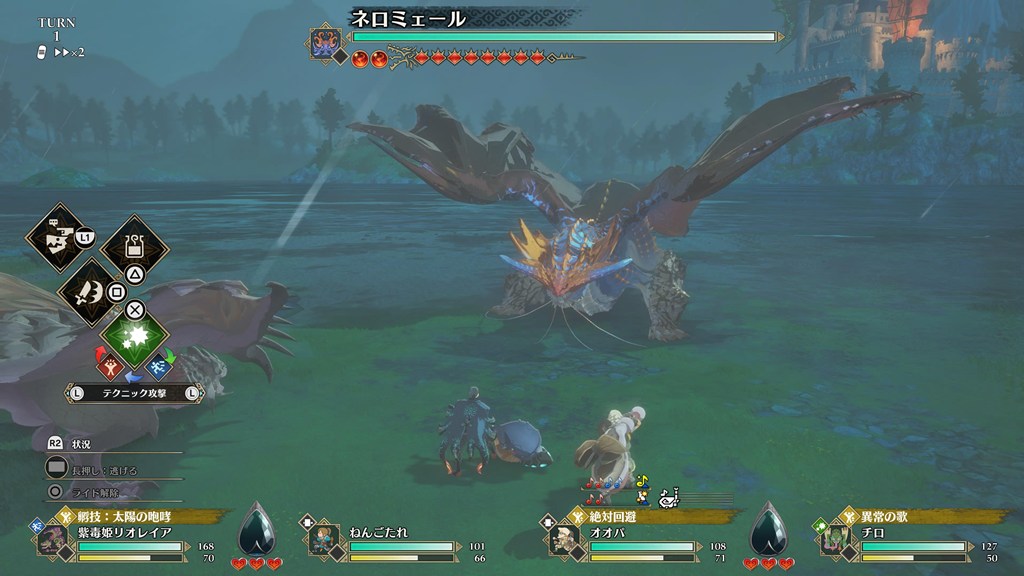Select the オオバ party member portrait
The width and height of the screenshot is (1024, 576).
pos(561,539)
